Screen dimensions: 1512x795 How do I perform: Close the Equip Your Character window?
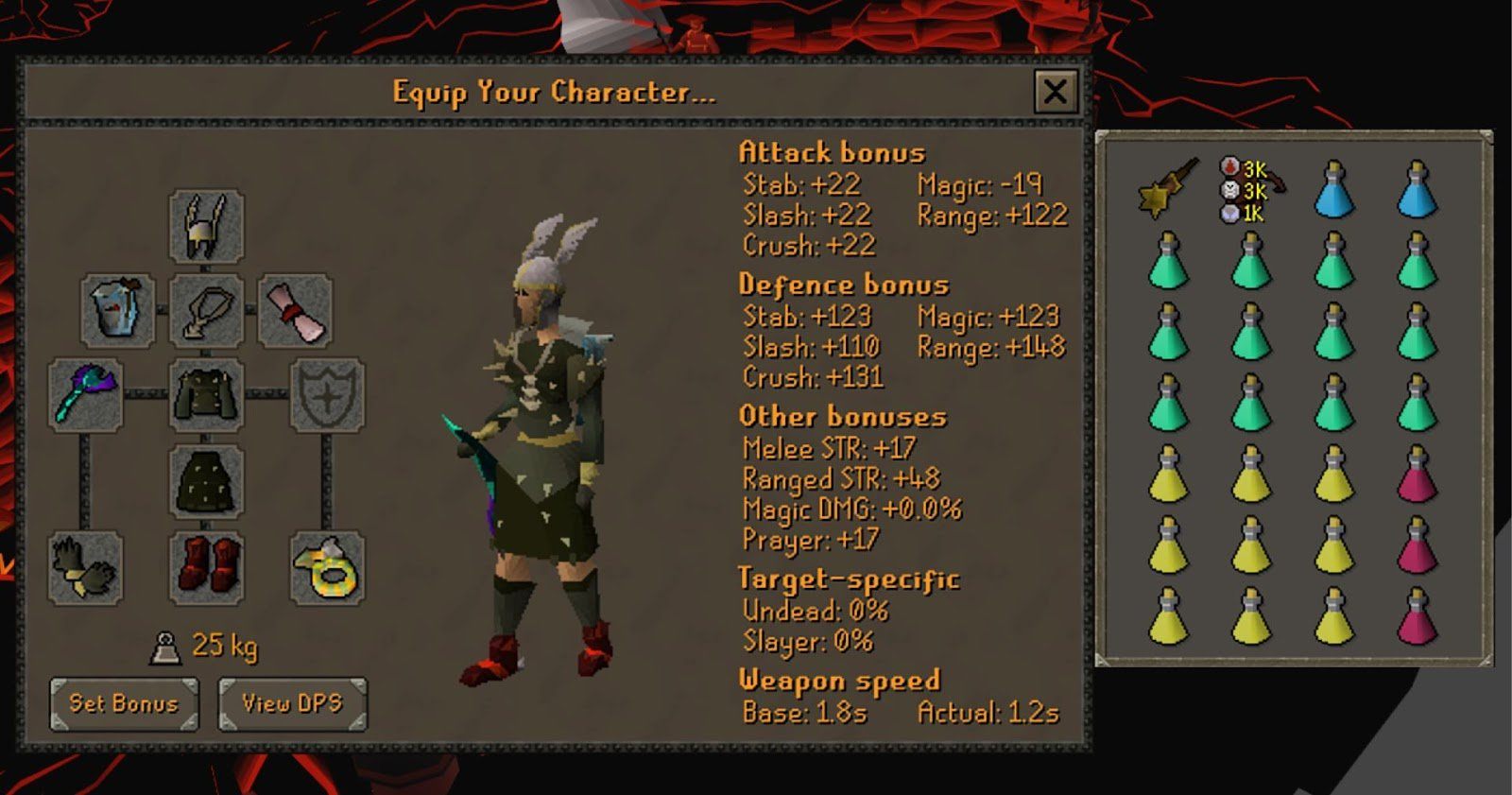click(1057, 92)
